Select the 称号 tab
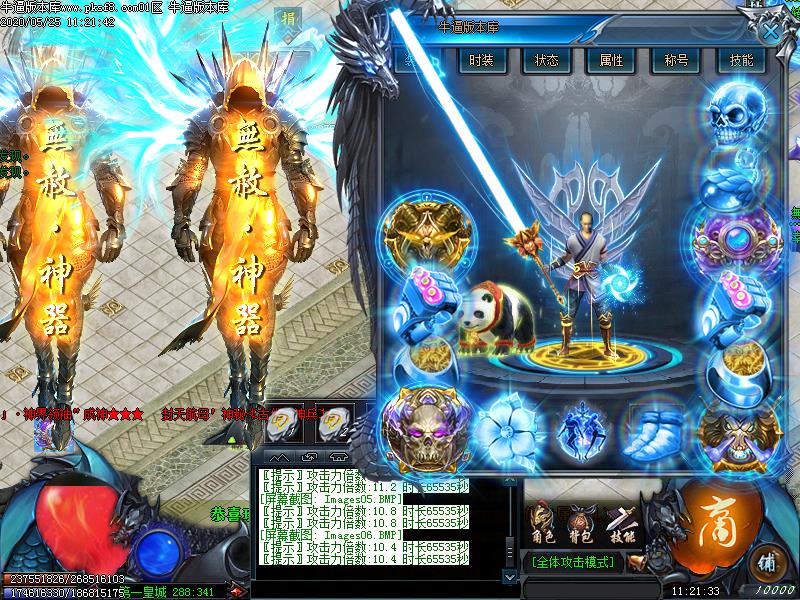 (676, 60)
